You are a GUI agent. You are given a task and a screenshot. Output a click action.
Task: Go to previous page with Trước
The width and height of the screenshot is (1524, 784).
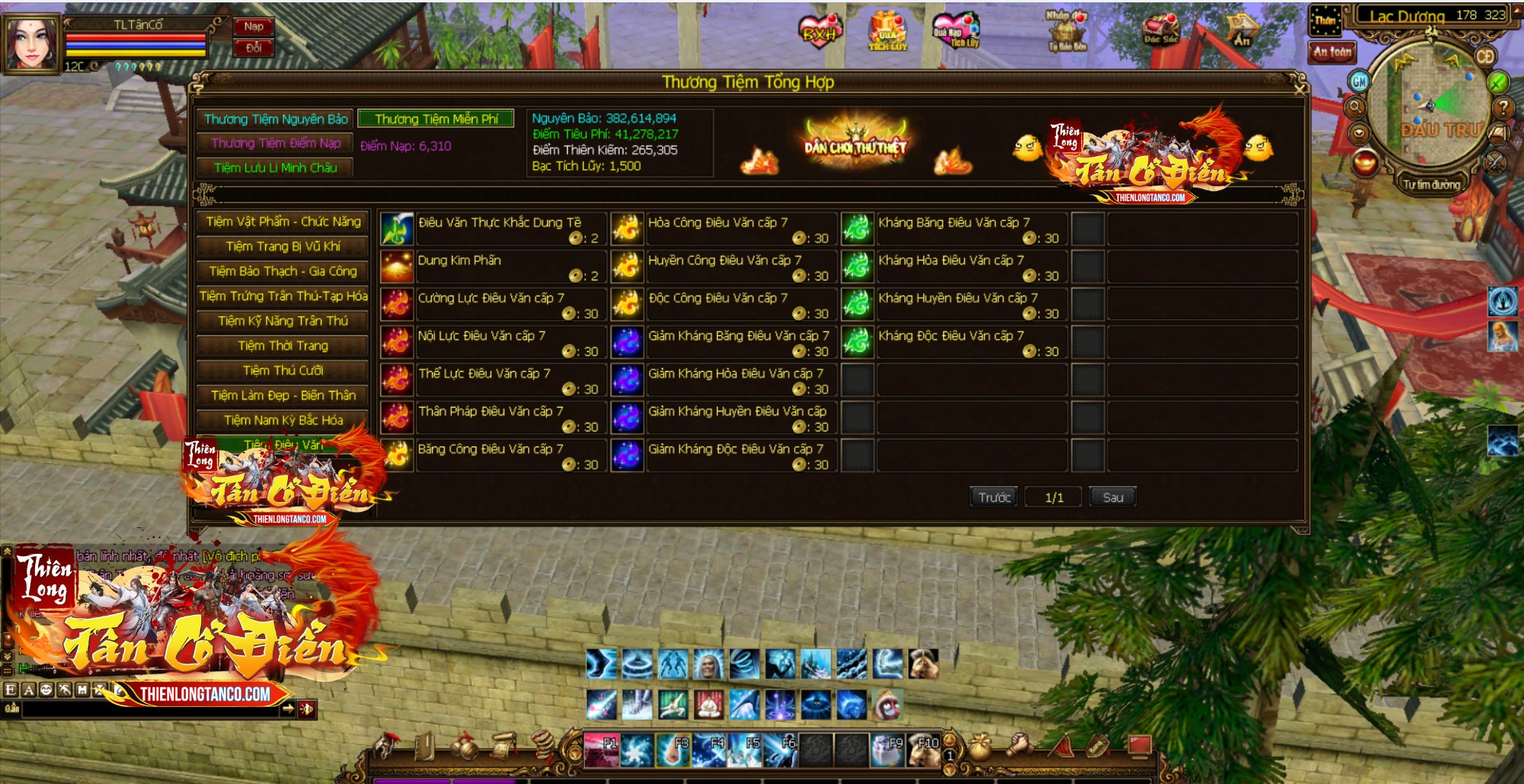click(994, 498)
